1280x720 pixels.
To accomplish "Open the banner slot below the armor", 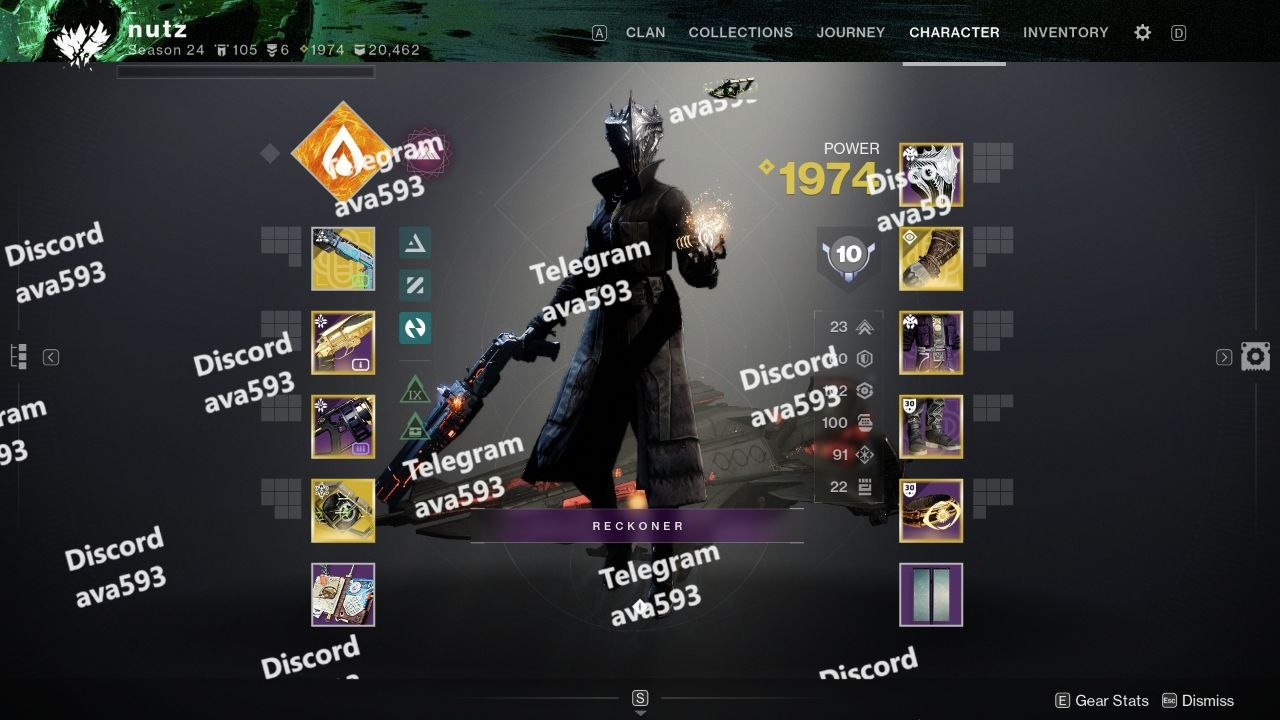I will (931, 595).
